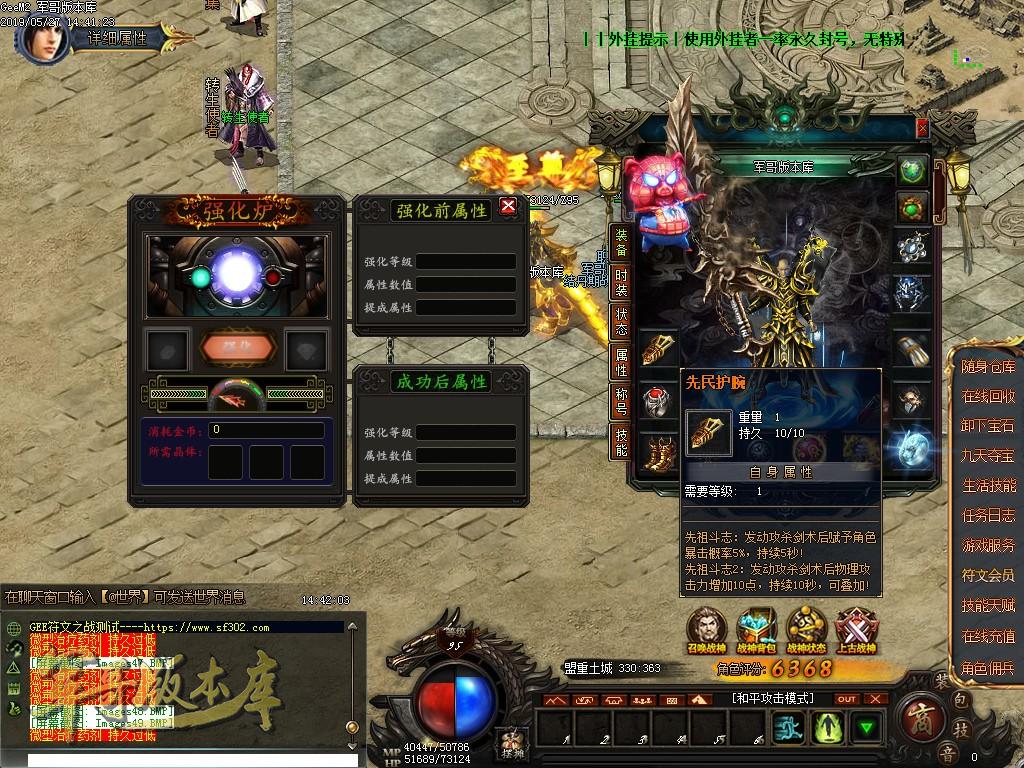Switch to the 时装 costume tab
Screen dimensions: 1024x768
point(621,283)
